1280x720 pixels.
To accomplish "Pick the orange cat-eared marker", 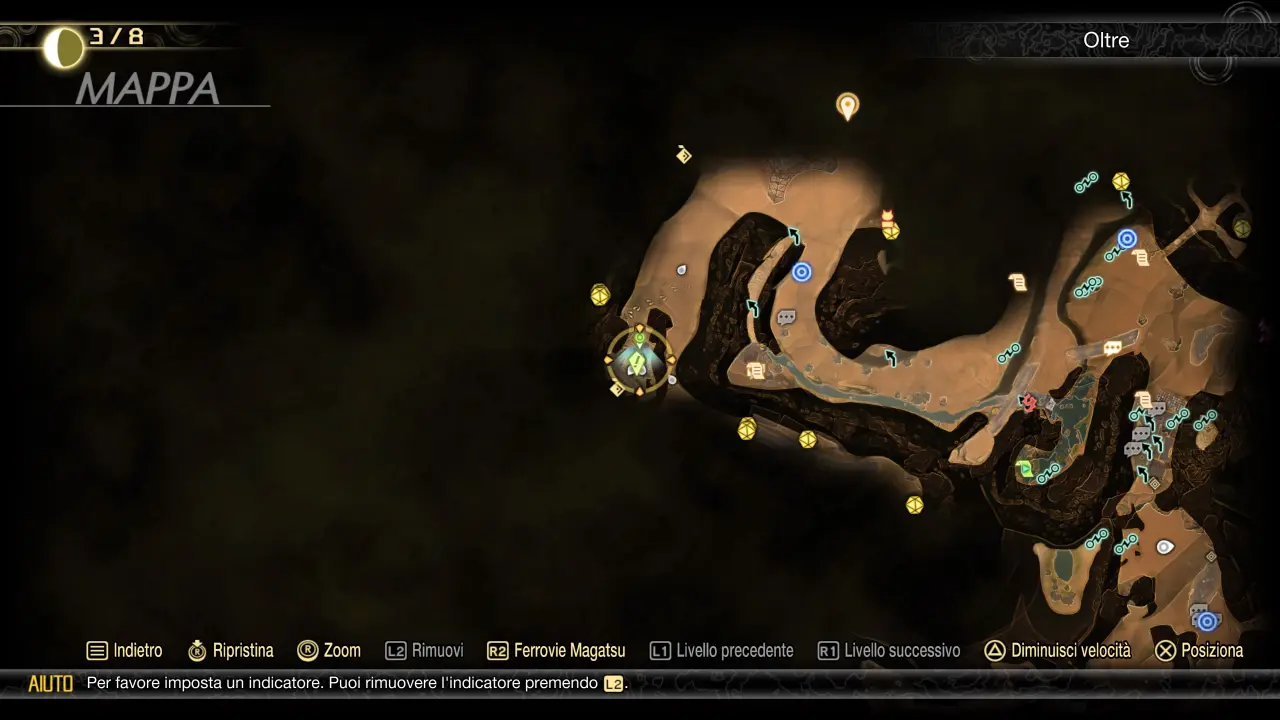I will 887,215.
